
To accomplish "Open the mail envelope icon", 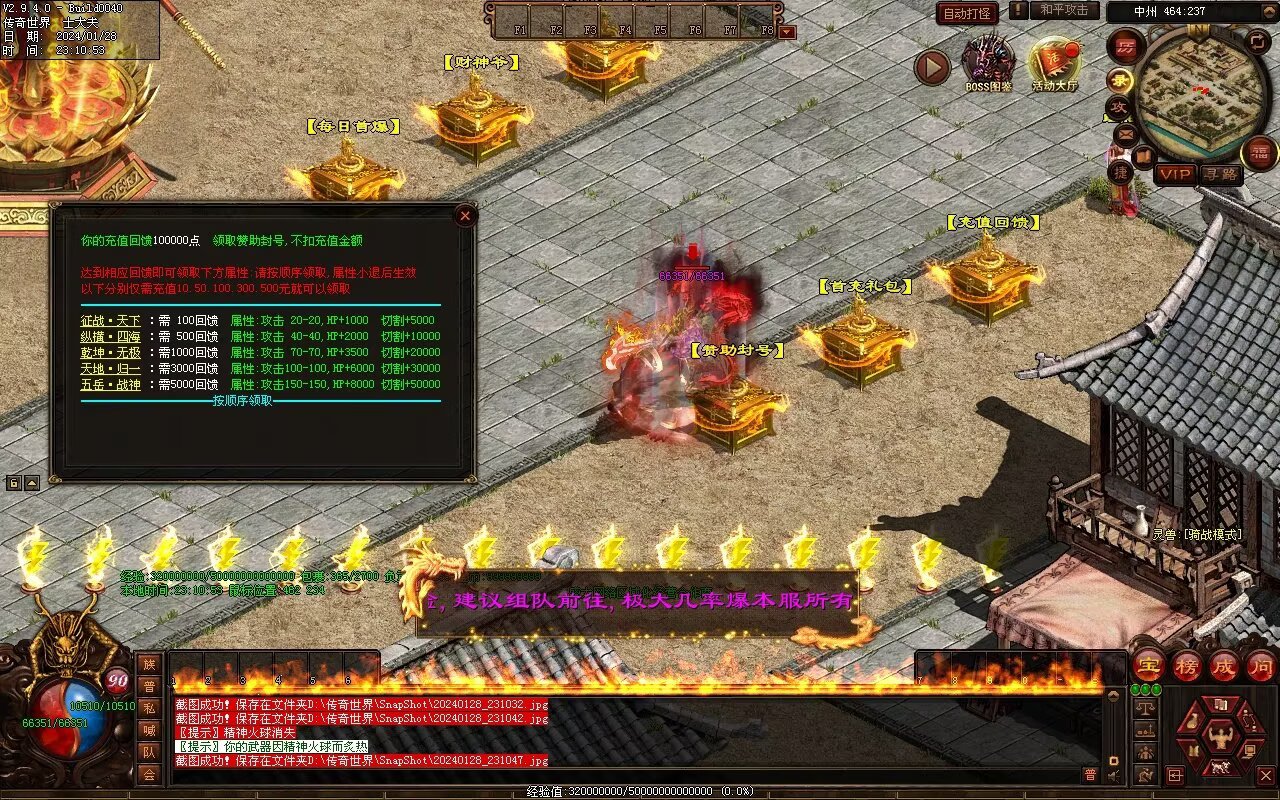I will [1126, 133].
